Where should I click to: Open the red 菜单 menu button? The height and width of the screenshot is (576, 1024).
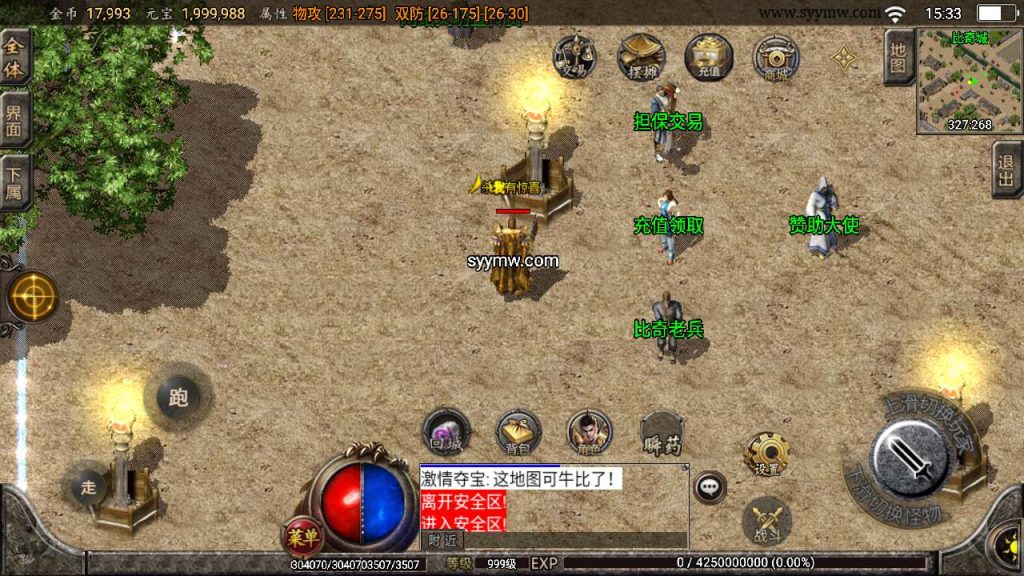302,537
